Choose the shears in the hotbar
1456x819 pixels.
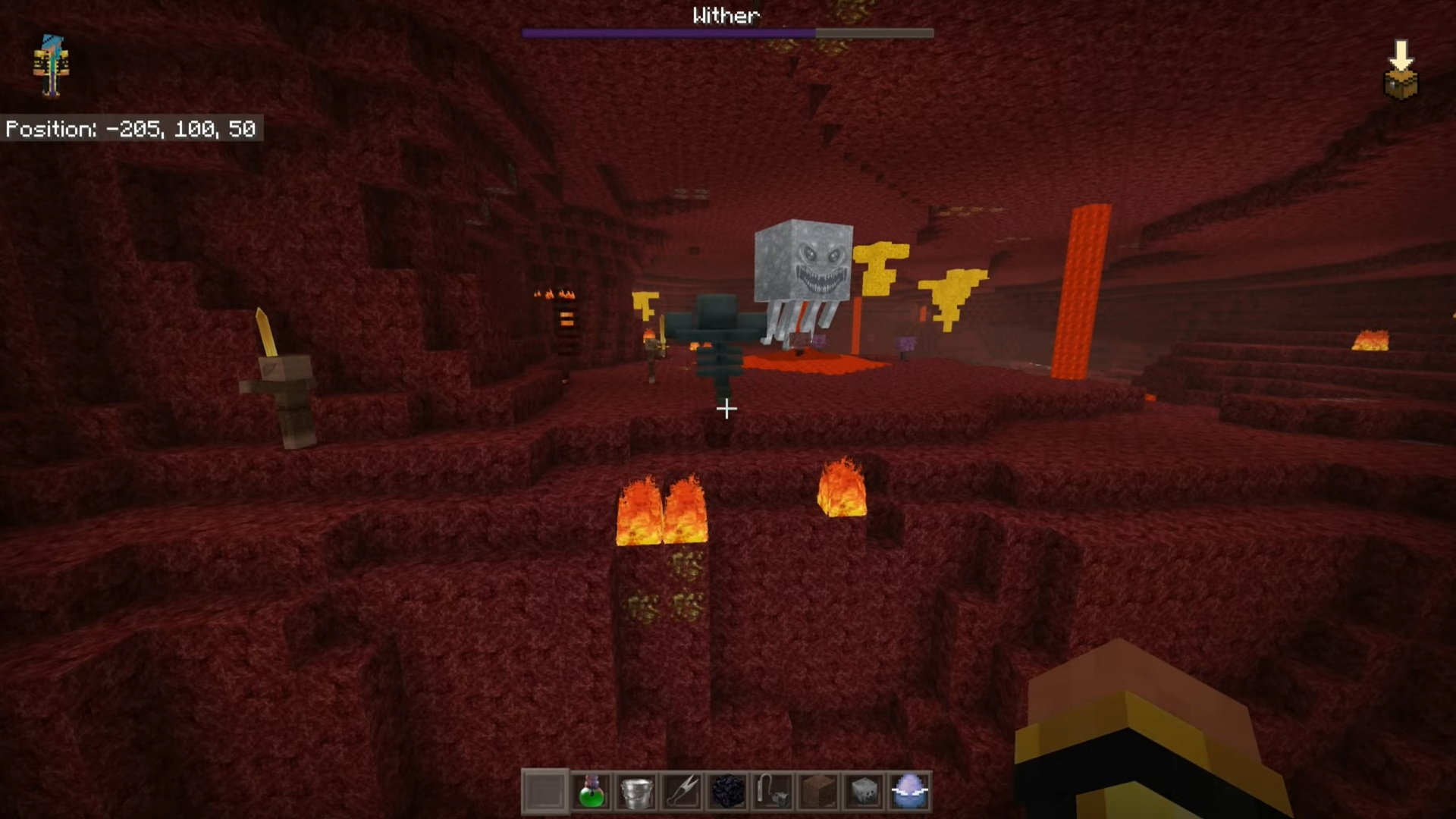682,791
